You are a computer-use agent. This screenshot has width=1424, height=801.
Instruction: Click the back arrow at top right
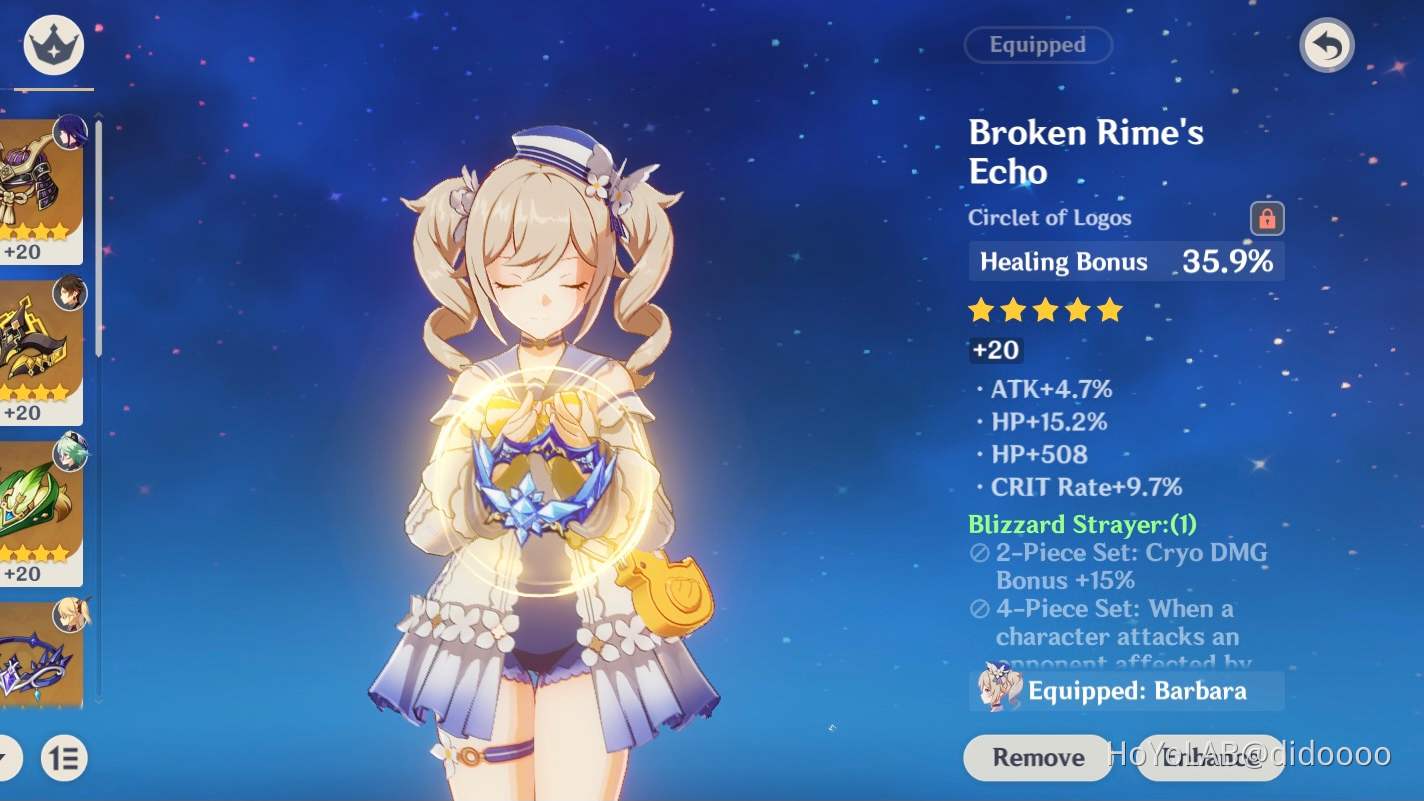coord(1325,45)
